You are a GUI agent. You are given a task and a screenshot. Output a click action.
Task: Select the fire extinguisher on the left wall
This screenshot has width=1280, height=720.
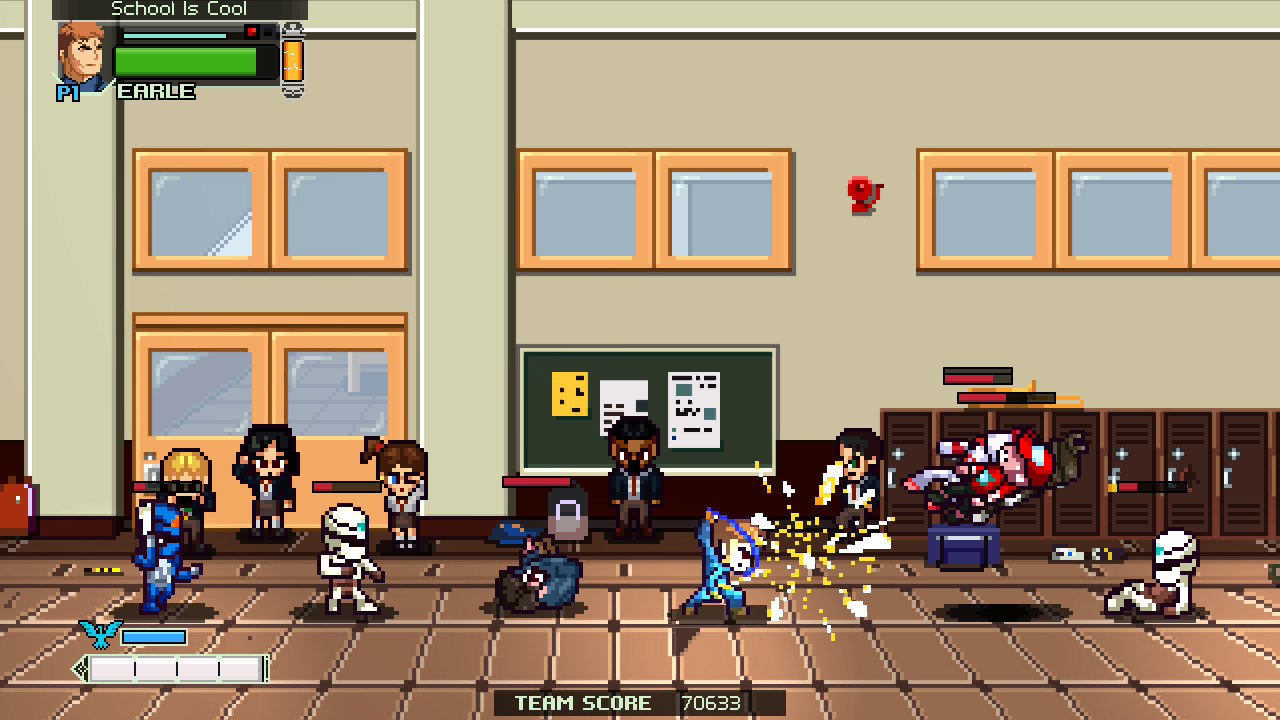point(14,505)
